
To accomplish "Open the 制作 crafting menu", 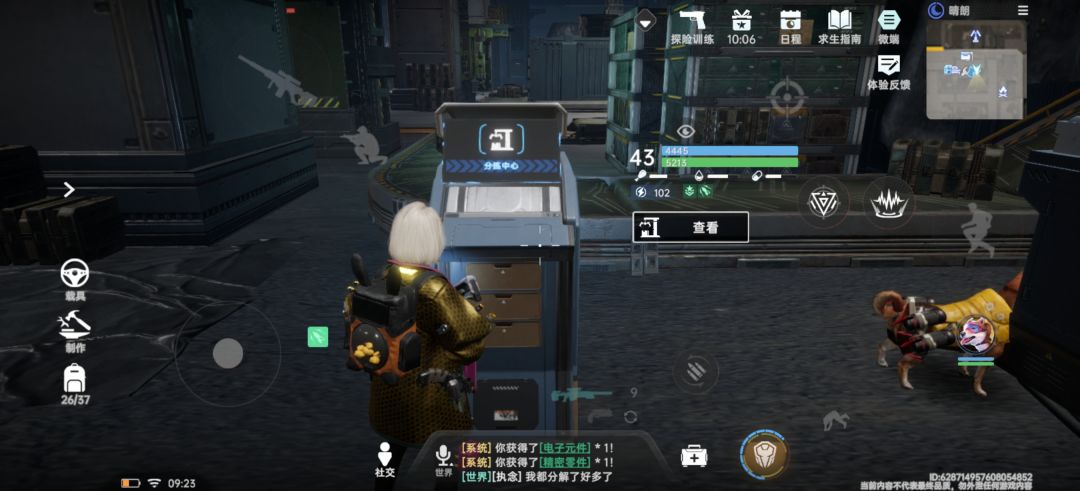I will coord(75,330).
